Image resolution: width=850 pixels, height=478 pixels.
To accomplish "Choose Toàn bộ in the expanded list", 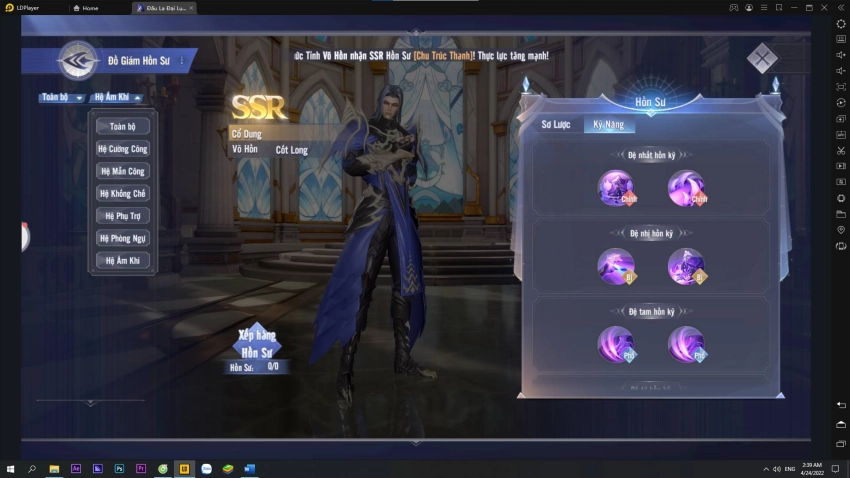I will coord(123,126).
